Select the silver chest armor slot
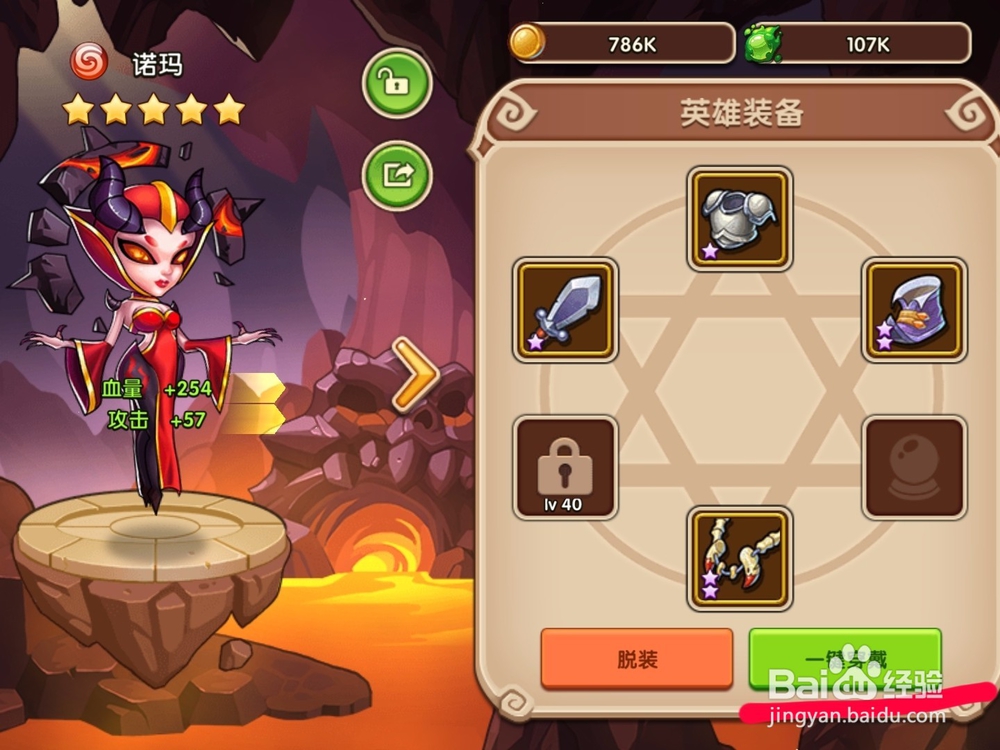 (x=740, y=218)
